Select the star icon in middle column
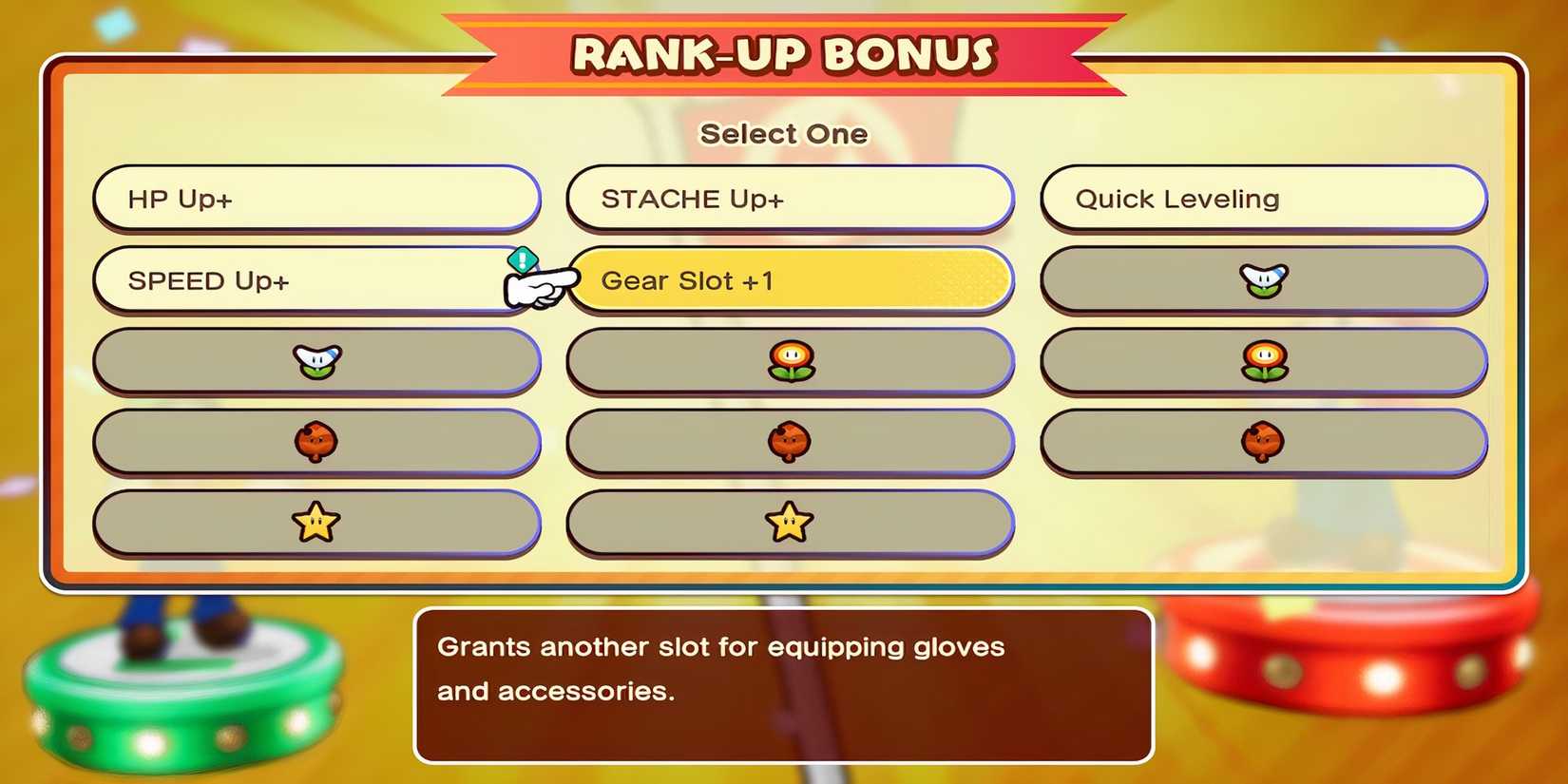The height and width of the screenshot is (784, 1568). (789, 521)
